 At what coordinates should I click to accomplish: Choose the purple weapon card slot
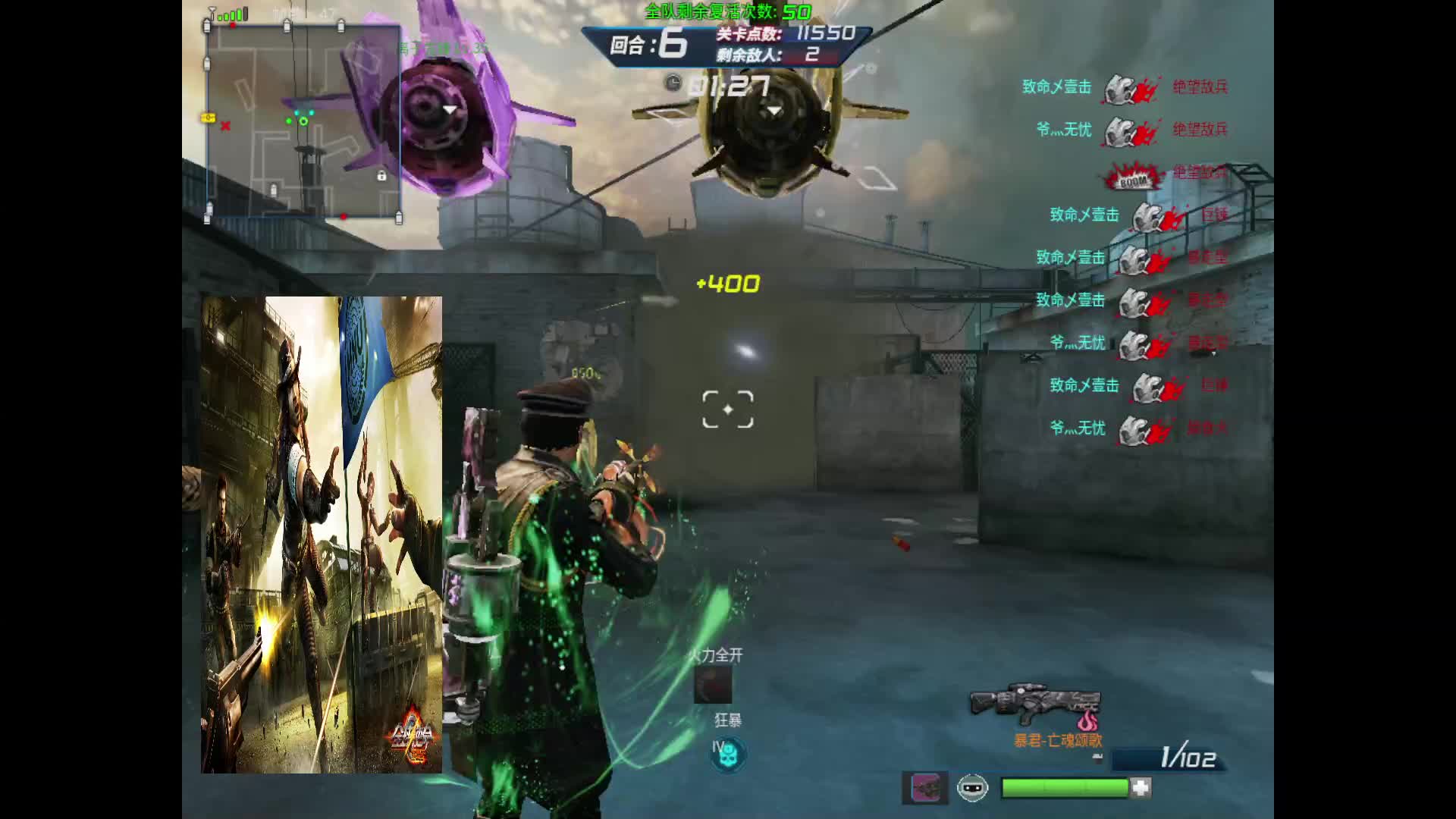click(x=924, y=788)
